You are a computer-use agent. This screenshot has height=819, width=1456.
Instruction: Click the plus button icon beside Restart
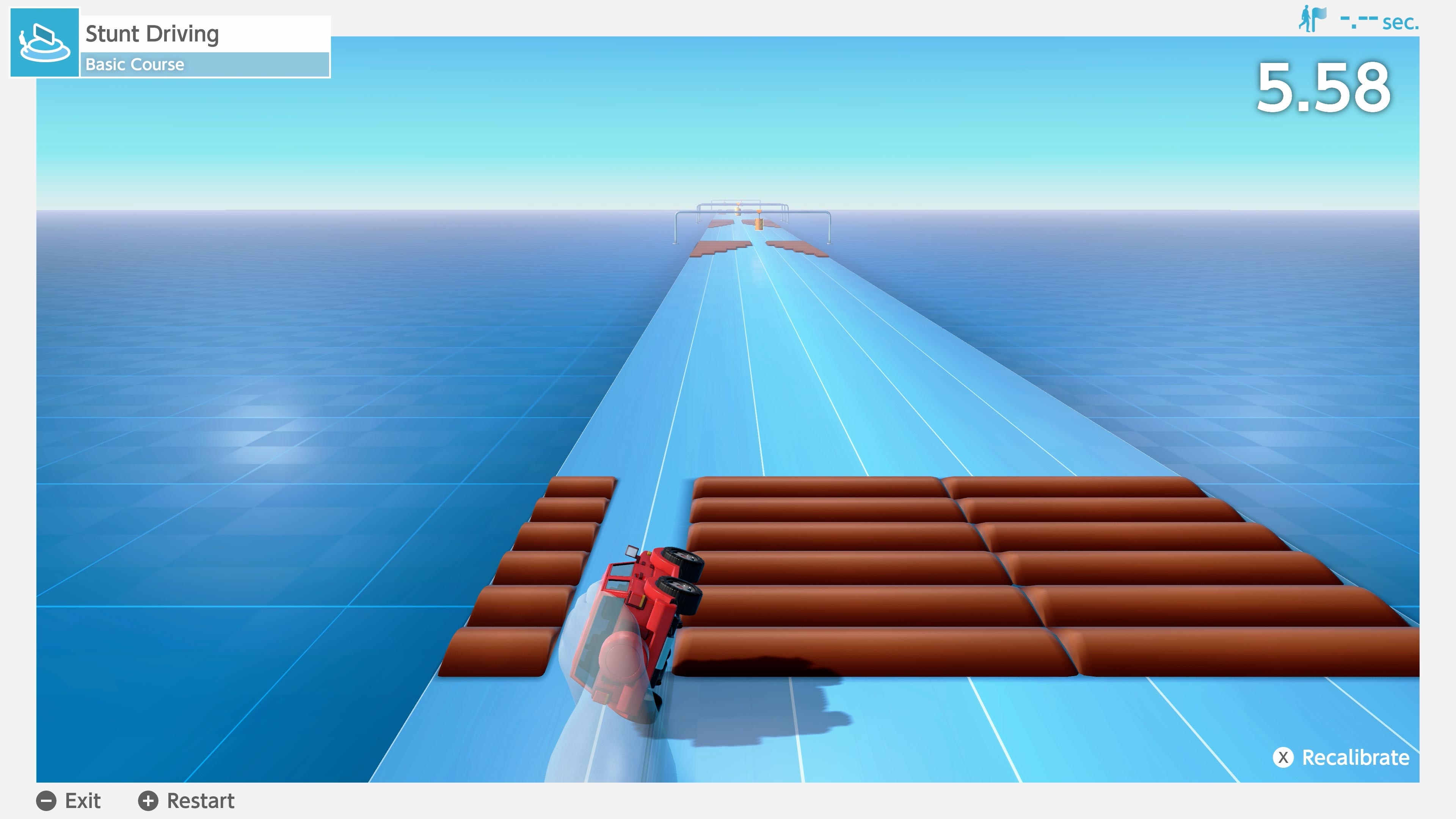pos(149,801)
